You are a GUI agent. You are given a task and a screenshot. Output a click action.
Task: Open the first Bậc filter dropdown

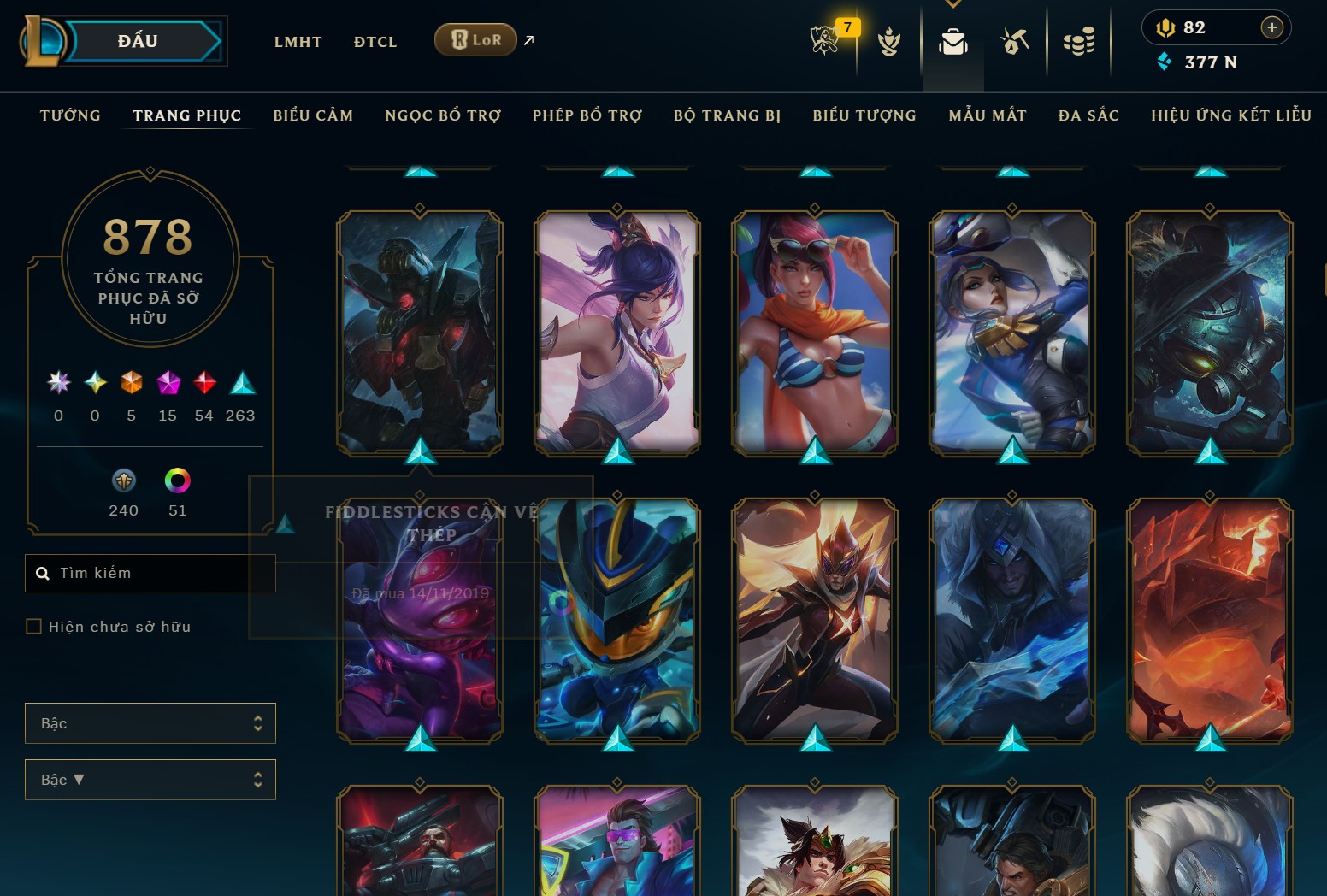150,722
